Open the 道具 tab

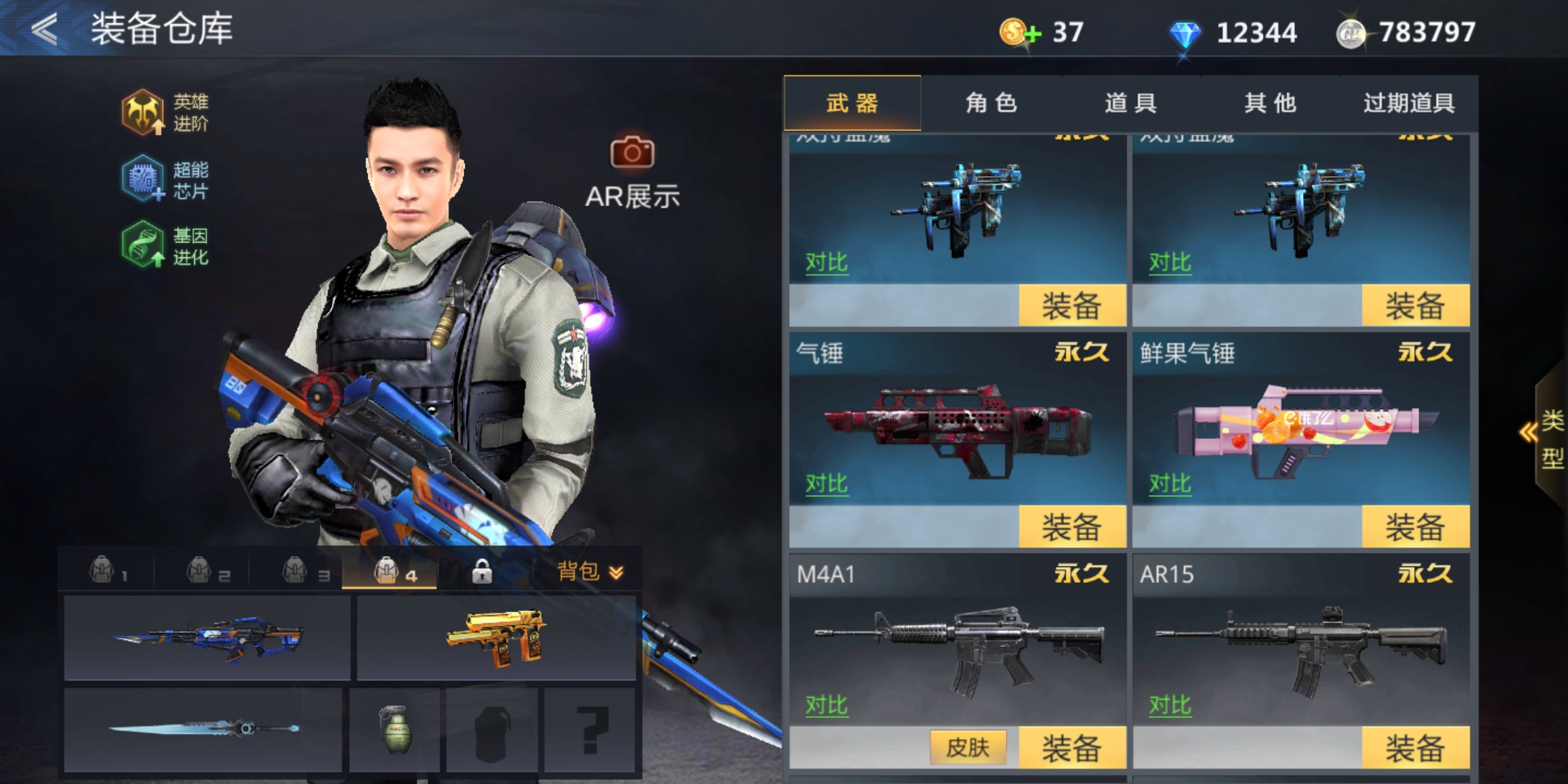tap(1130, 103)
